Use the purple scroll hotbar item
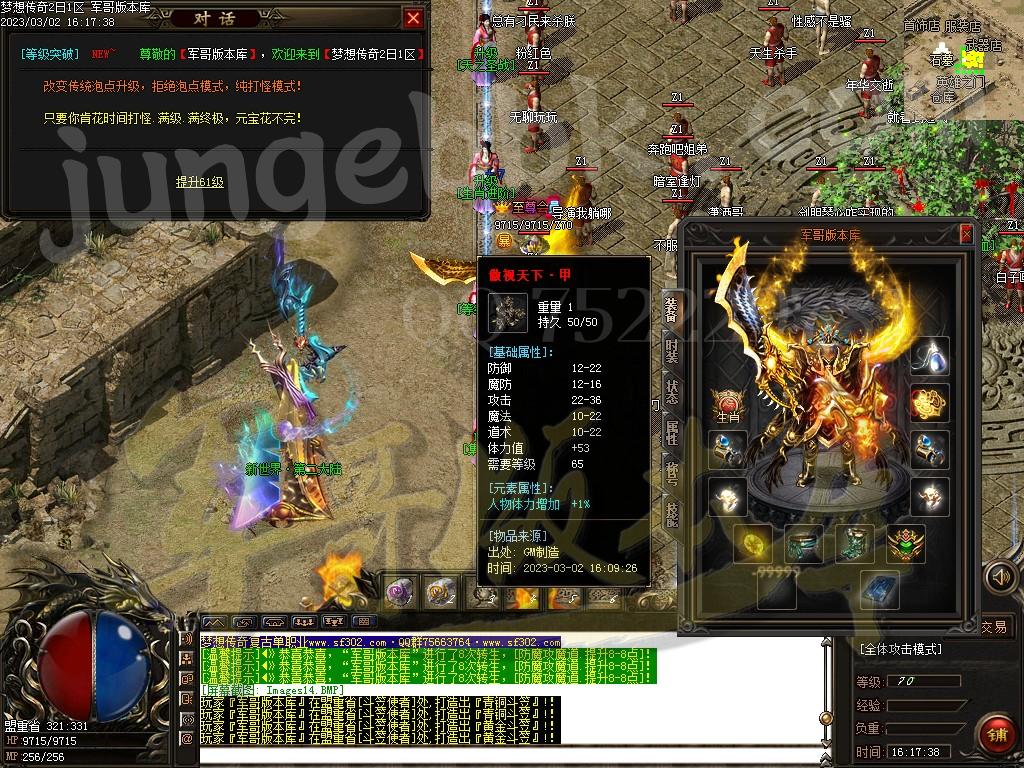This screenshot has width=1024, height=768. point(400,592)
